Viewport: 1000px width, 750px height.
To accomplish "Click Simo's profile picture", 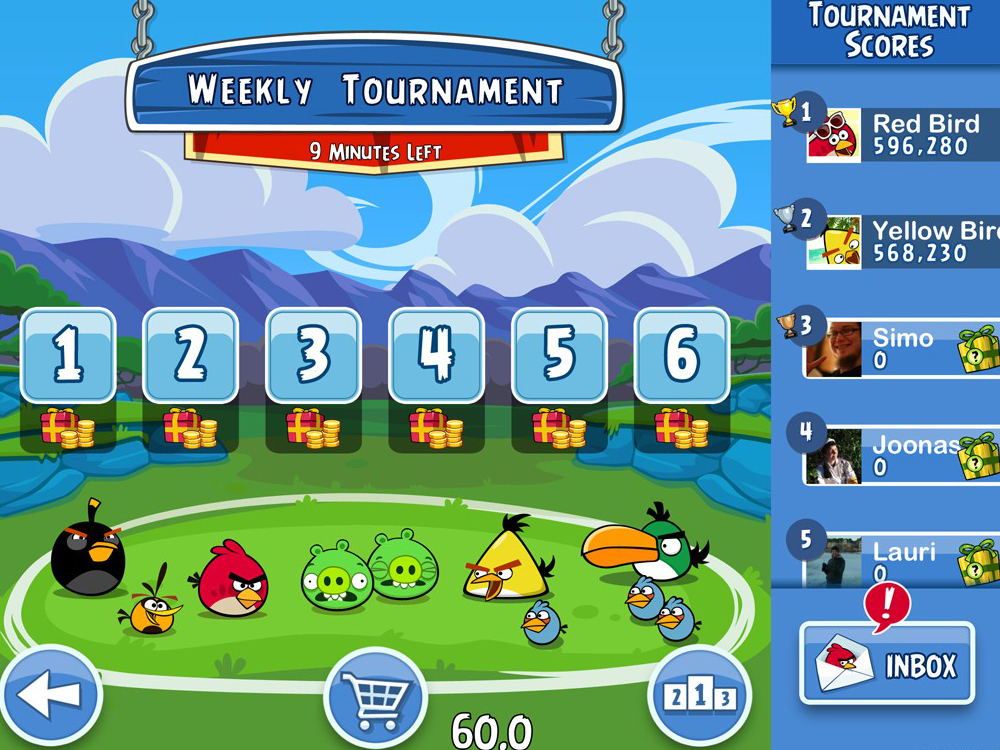I will [x=834, y=350].
